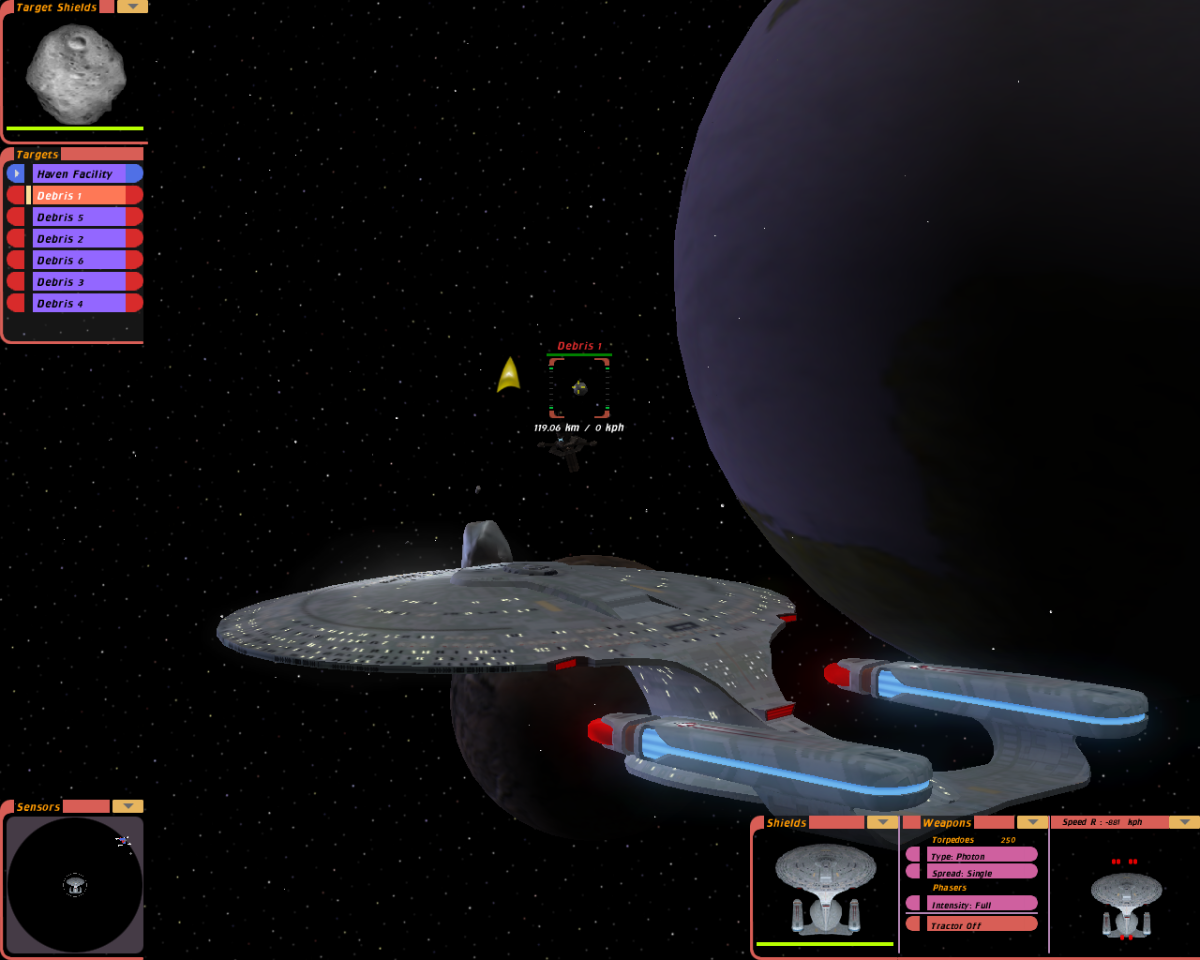Toggle the Speed panel dropdown arrow
Viewport: 1200px width, 960px height.
click(x=1183, y=822)
